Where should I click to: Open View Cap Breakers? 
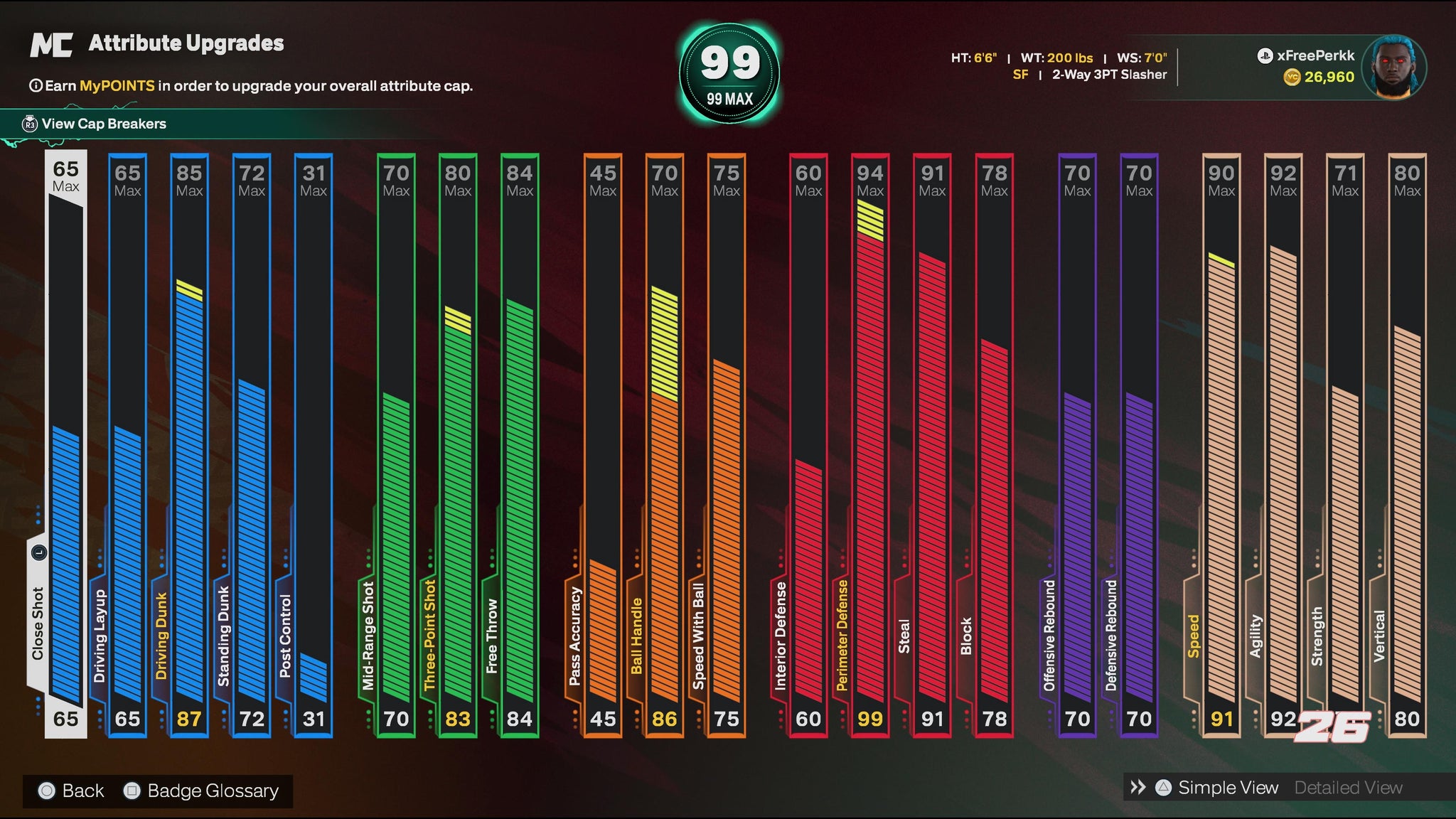tap(103, 124)
